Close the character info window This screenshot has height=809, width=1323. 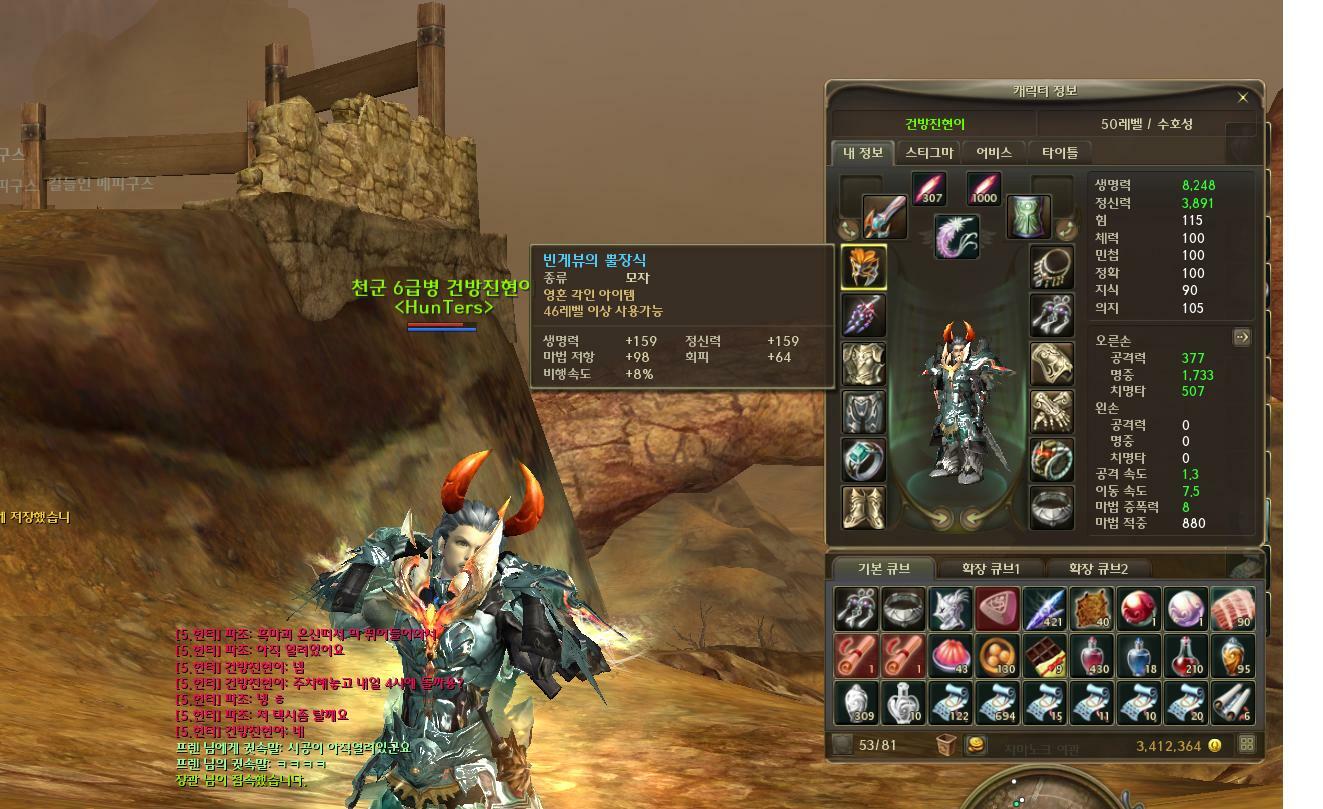[x=1243, y=98]
